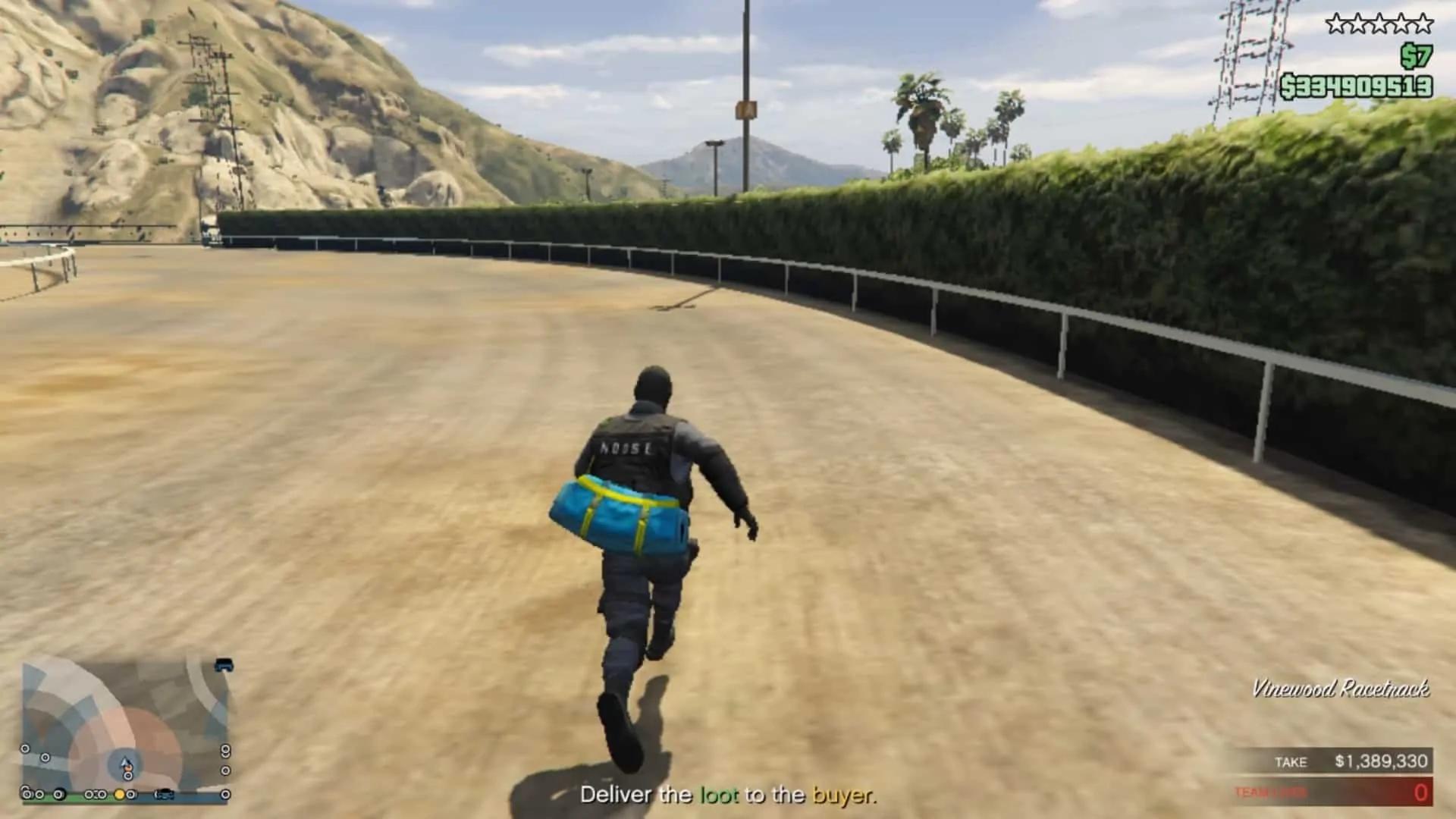Select the player arrow on the minimap

125,762
